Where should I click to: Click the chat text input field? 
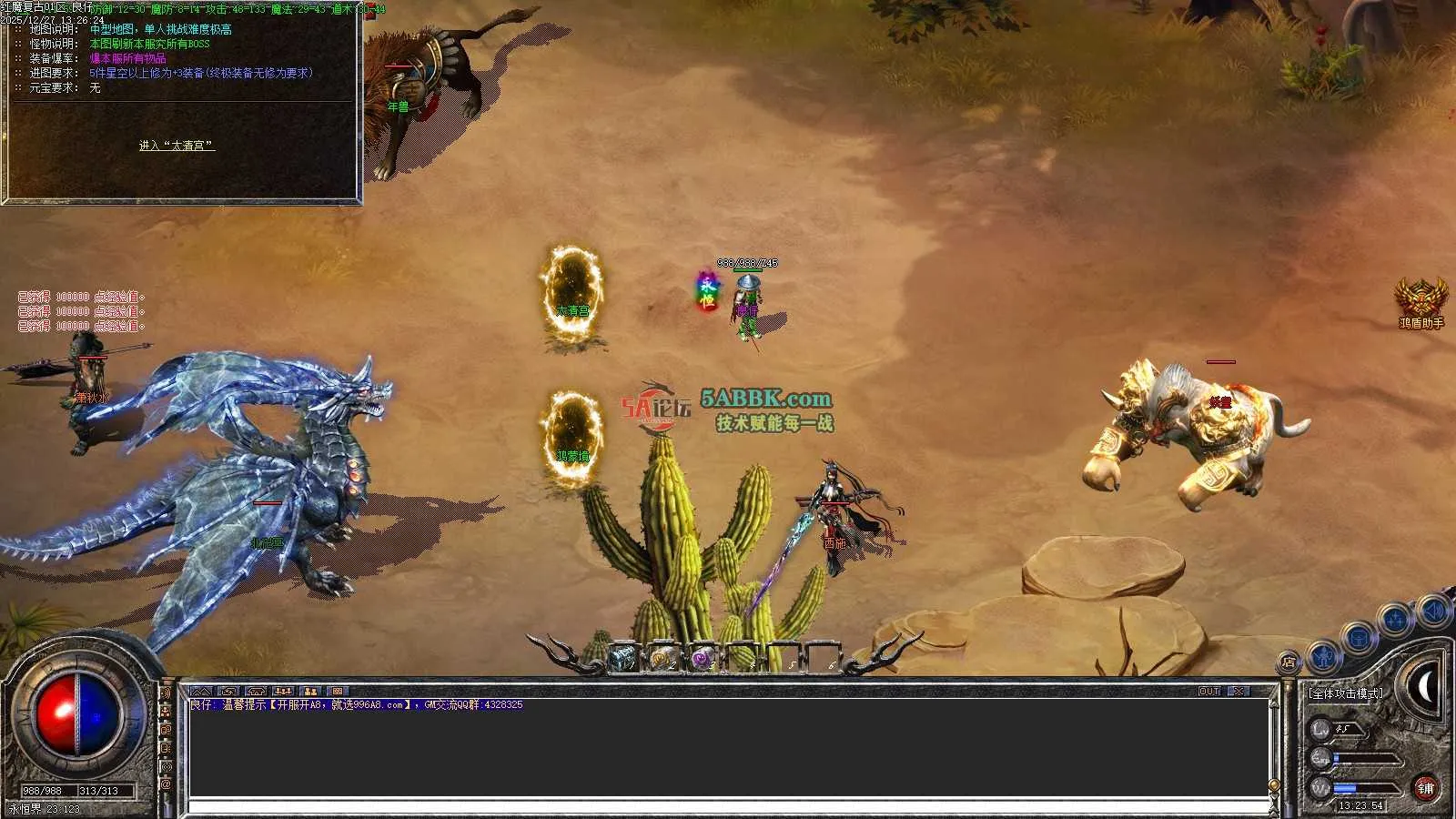(728, 807)
